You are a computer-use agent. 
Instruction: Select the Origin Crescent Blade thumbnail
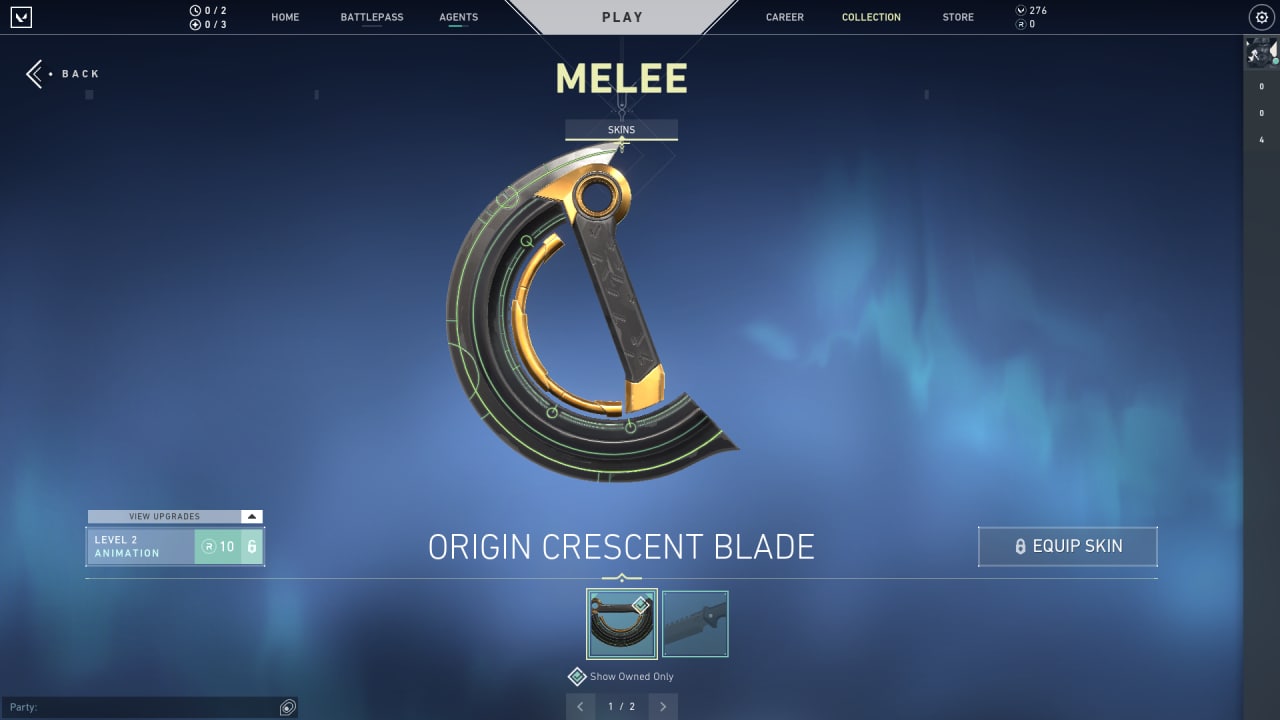[x=621, y=624]
